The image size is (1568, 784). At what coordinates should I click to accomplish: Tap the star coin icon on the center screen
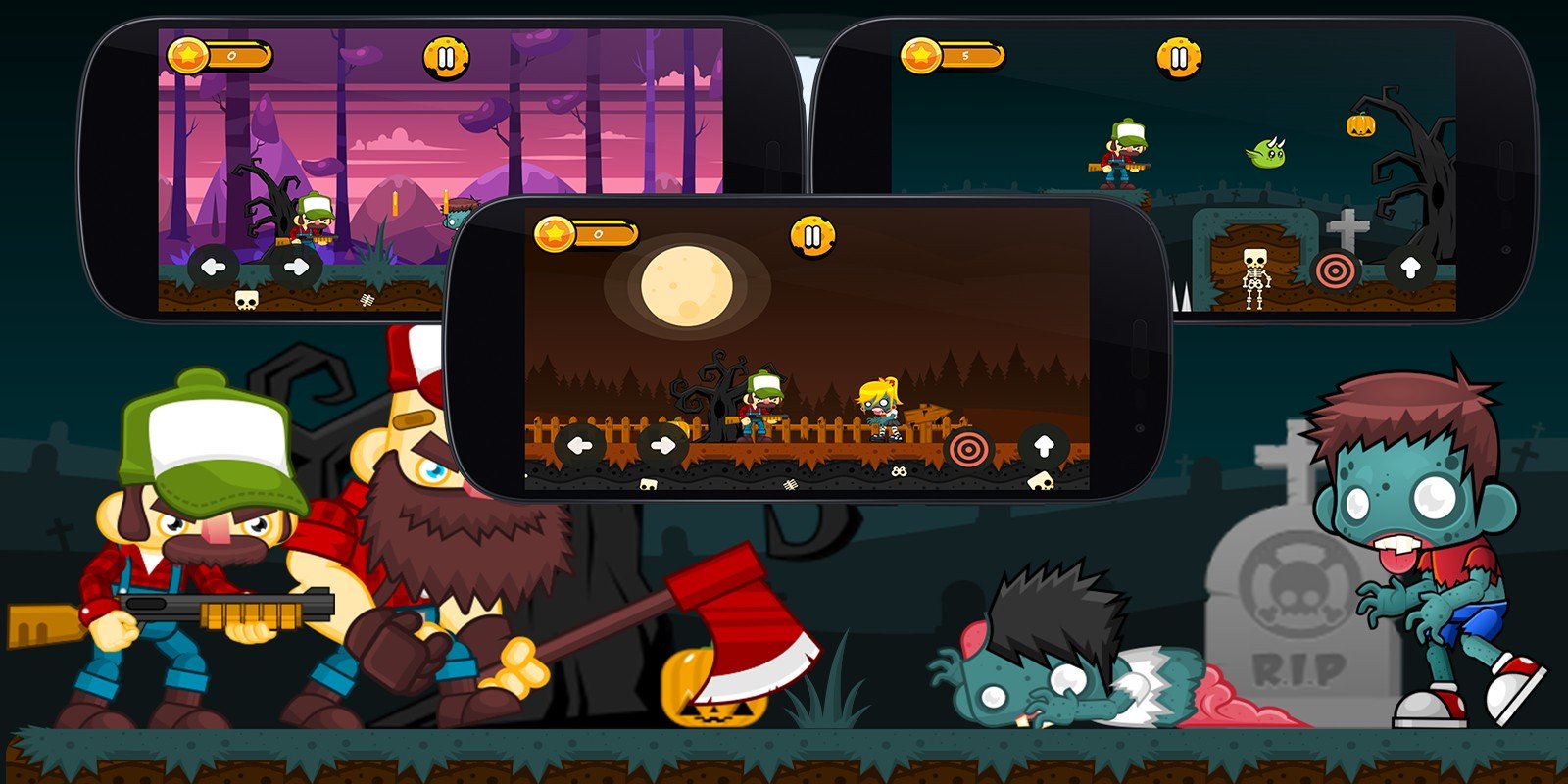(x=556, y=235)
